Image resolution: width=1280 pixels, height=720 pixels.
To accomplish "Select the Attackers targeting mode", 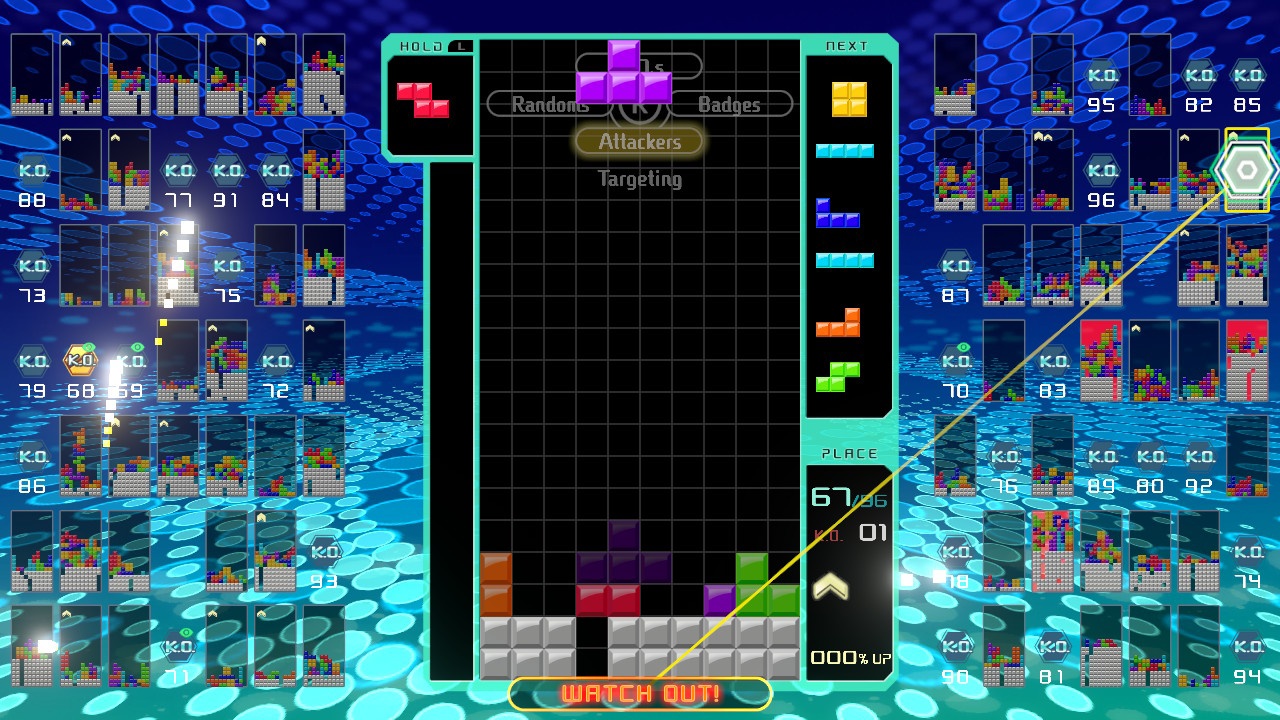I will coord(639,141).
